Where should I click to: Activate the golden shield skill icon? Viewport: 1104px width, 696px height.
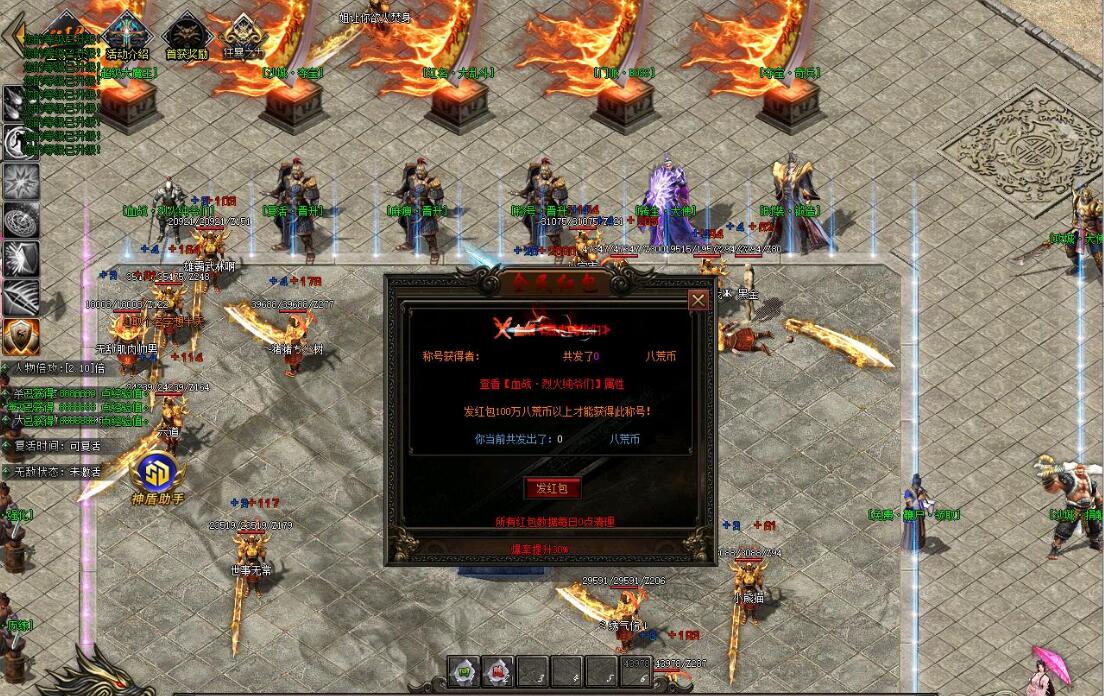(x=20, y=336)
